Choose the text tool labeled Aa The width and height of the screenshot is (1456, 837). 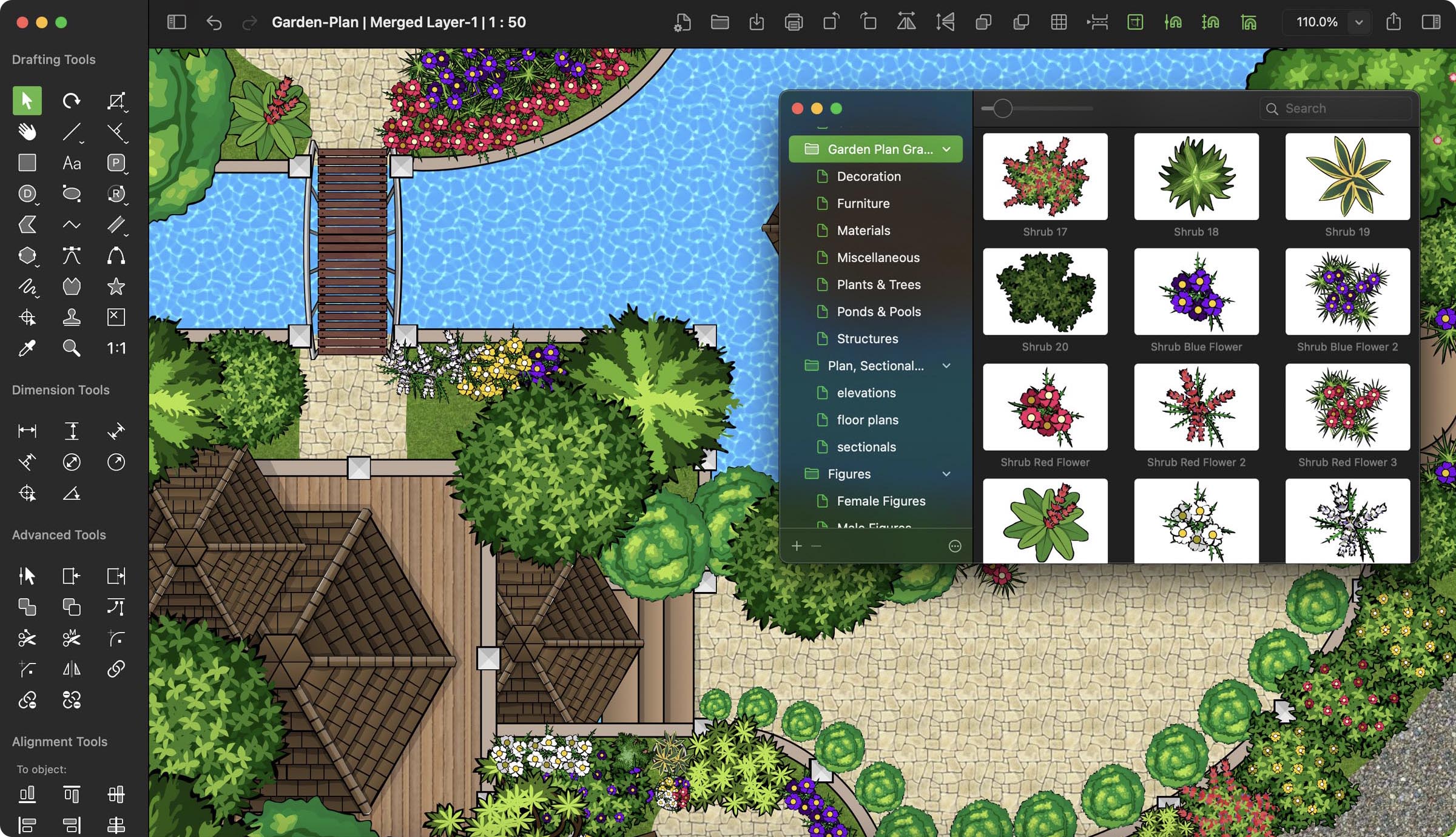(72, 163)
